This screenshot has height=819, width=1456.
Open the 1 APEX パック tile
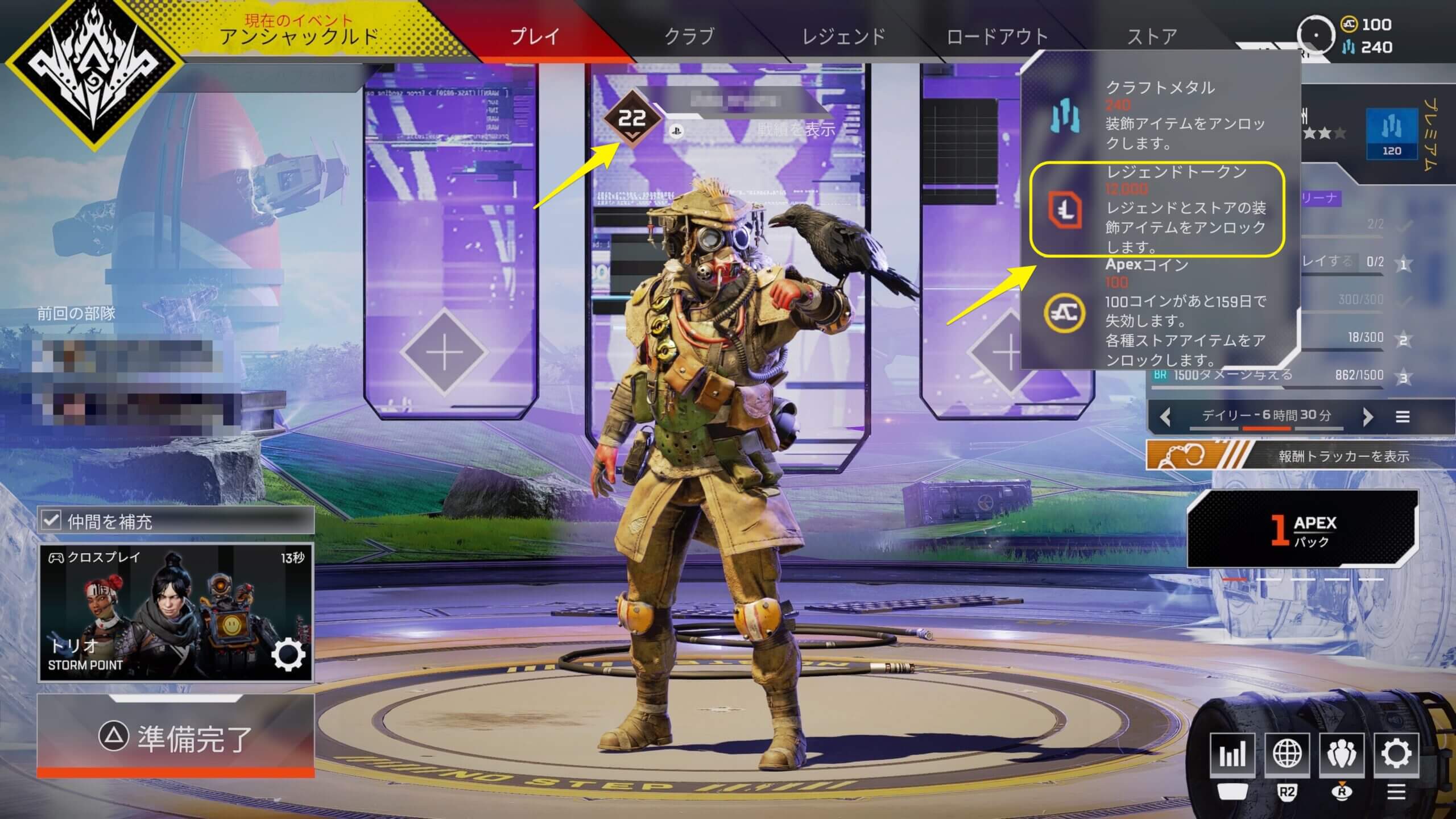[1301, 529]
